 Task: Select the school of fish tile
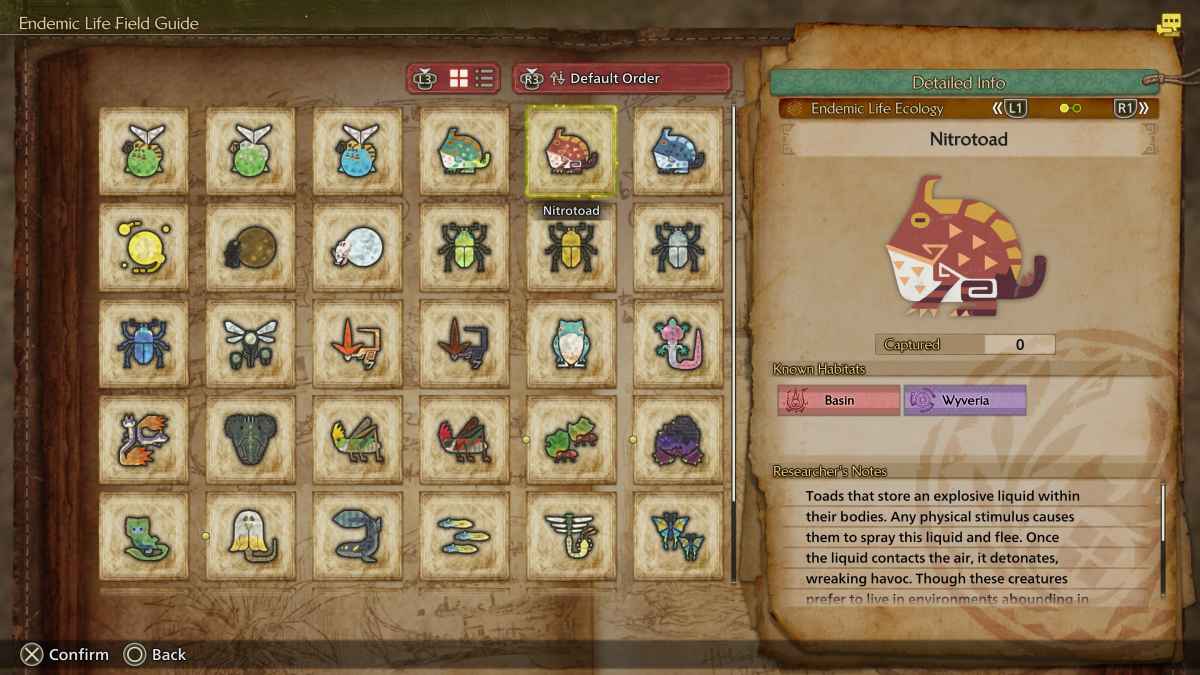pyautogui.click(x=464, y=534)
